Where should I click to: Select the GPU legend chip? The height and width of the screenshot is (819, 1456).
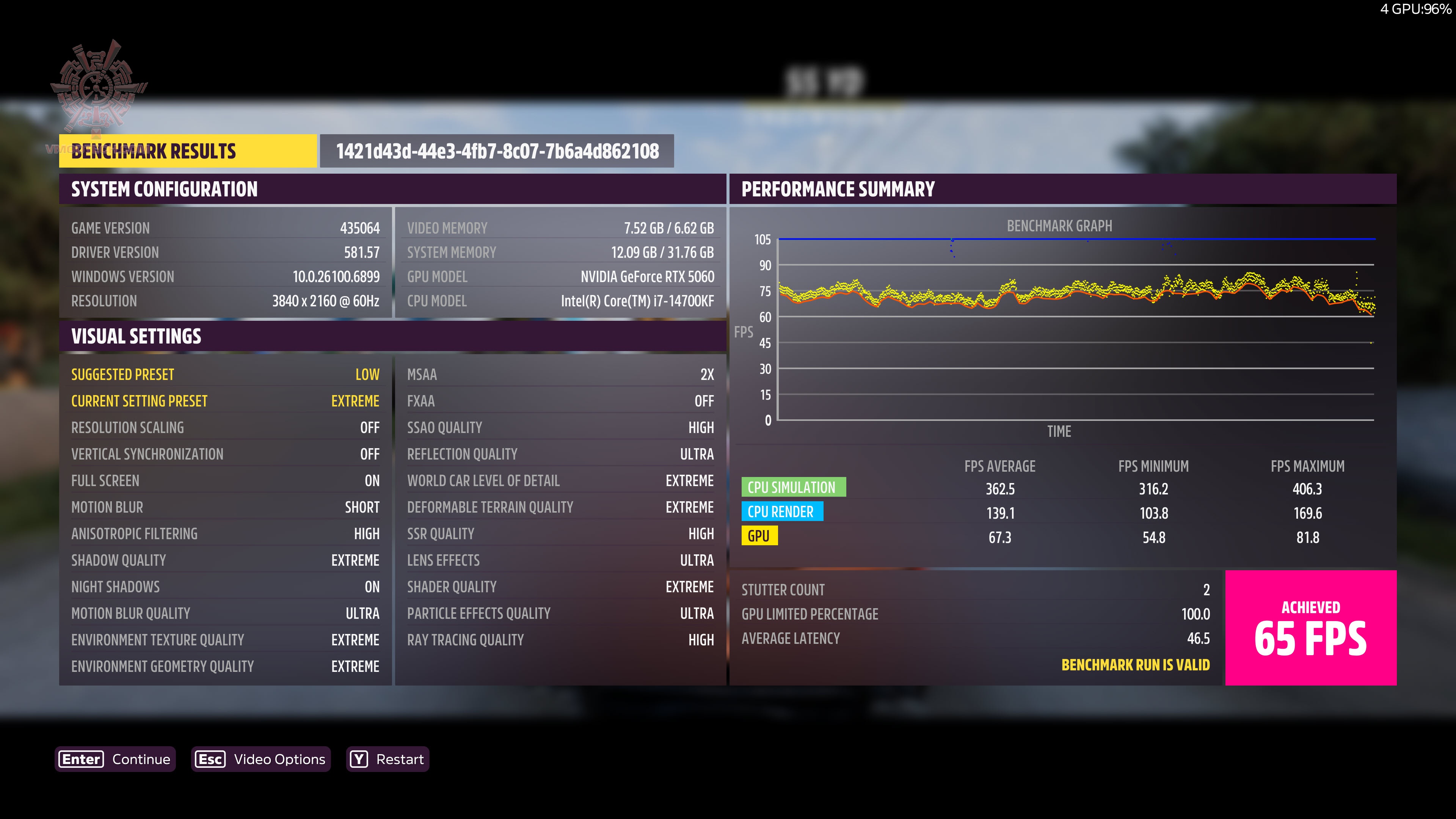click(760, 536)
